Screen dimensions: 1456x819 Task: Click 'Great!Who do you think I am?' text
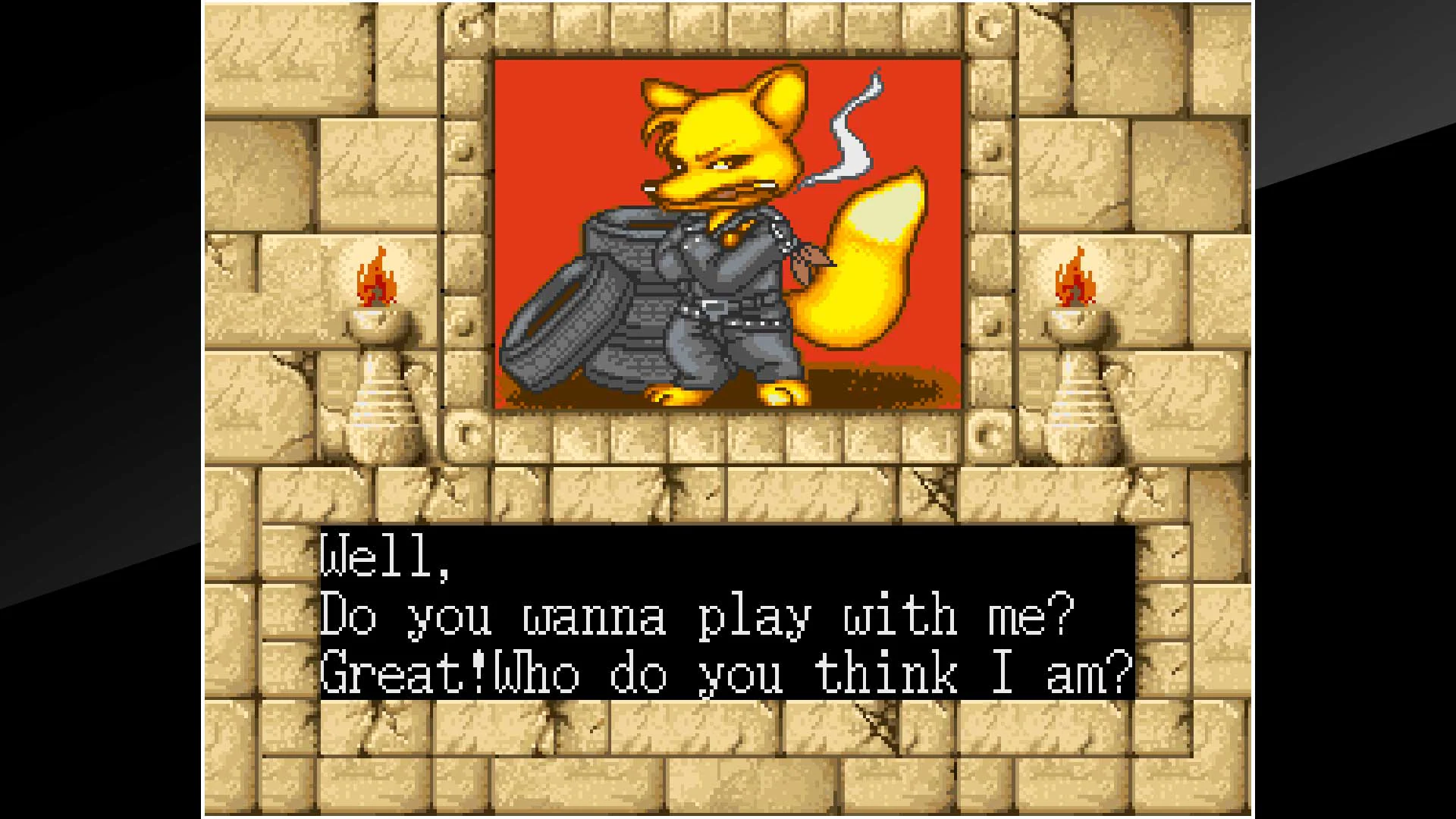click(724, 675)
